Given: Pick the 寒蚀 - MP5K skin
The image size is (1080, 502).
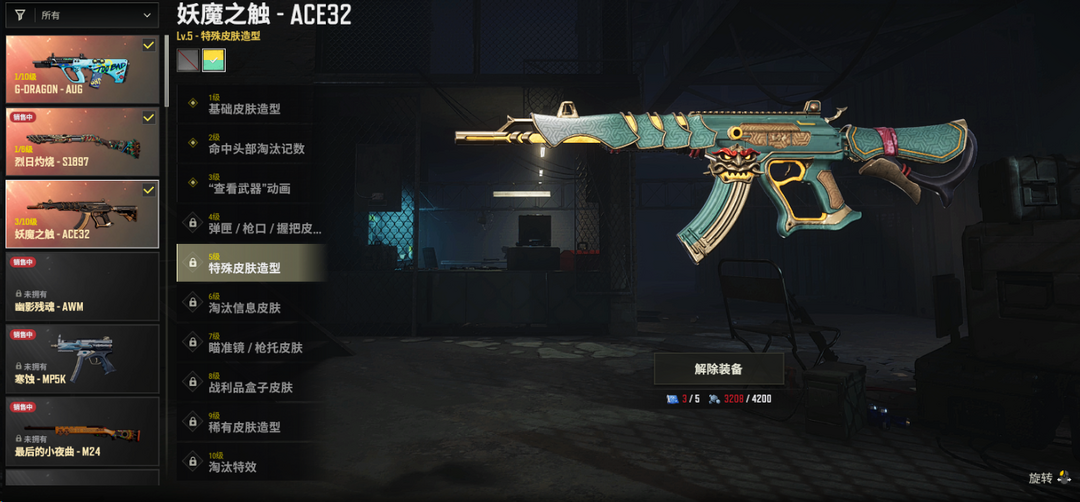Looking at the screenshot, I should 82,357.
